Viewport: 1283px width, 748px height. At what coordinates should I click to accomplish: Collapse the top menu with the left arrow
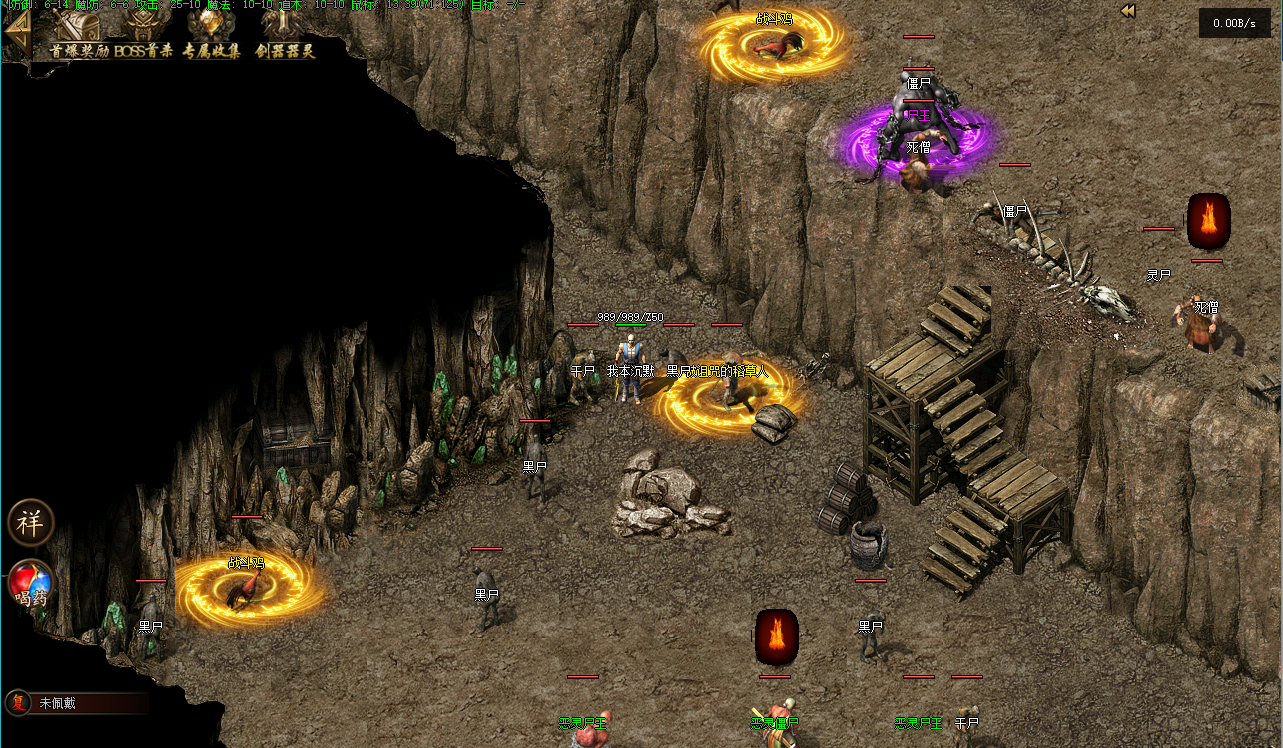pos(17,36)
